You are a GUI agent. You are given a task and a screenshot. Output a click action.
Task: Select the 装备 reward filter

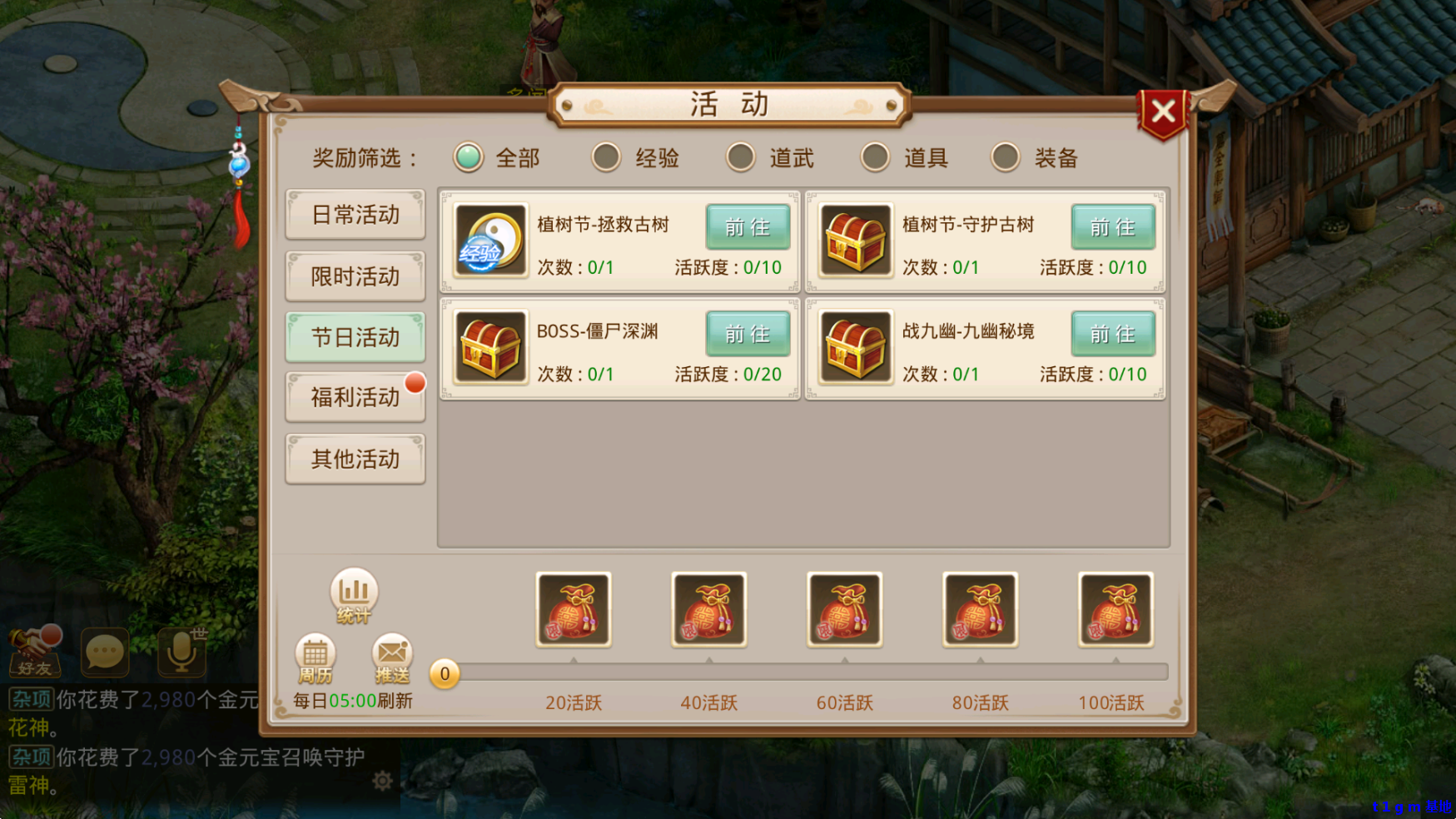click(x=1005, y=157)
